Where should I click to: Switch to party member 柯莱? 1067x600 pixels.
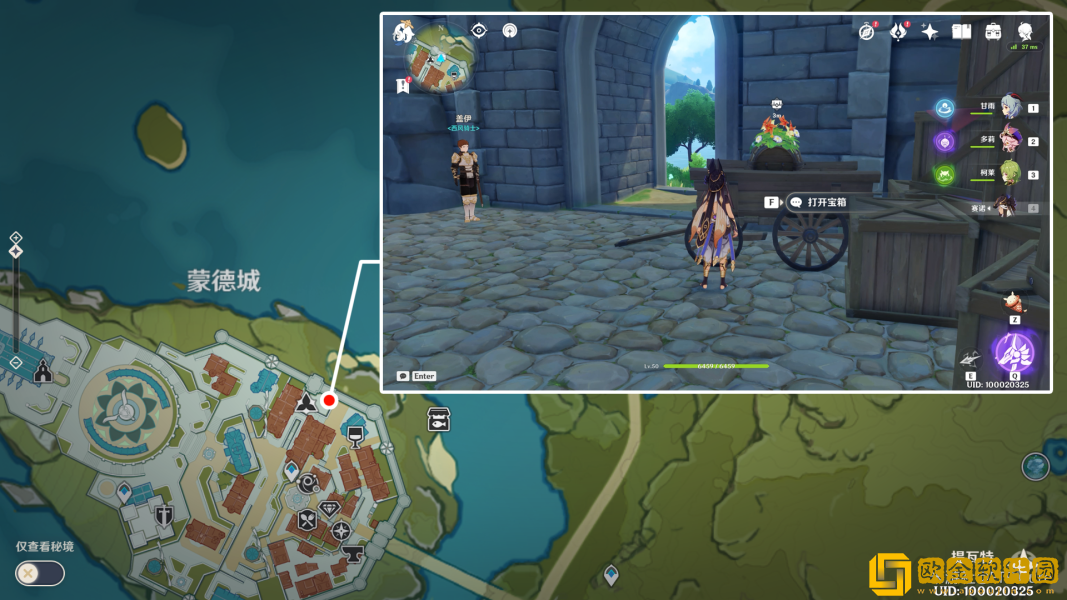point(1008,174)
